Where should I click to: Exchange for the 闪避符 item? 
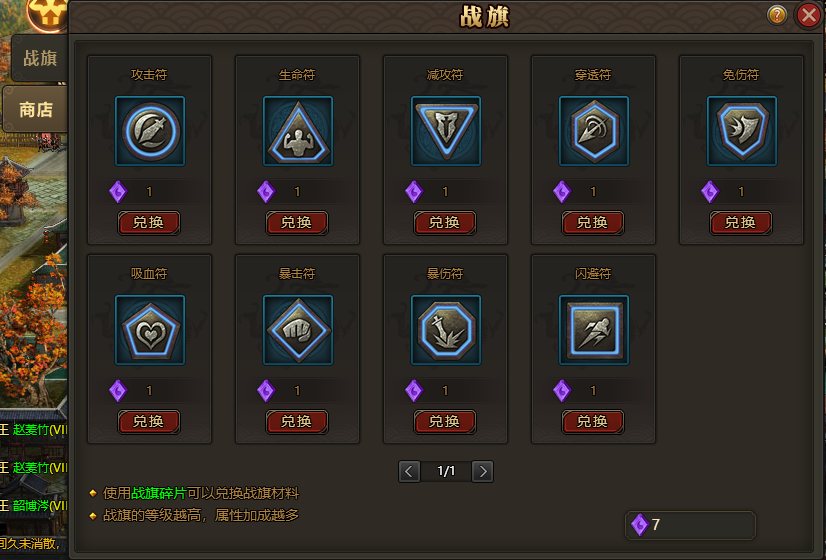pyautogui.click(x=593, y=421)
